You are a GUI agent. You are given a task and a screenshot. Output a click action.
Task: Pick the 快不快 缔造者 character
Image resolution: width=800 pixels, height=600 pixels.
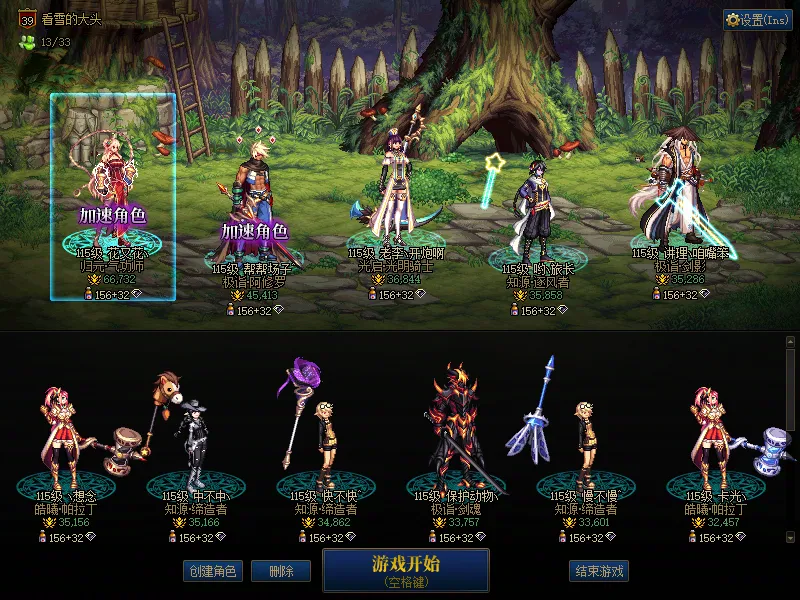[323, 440]
